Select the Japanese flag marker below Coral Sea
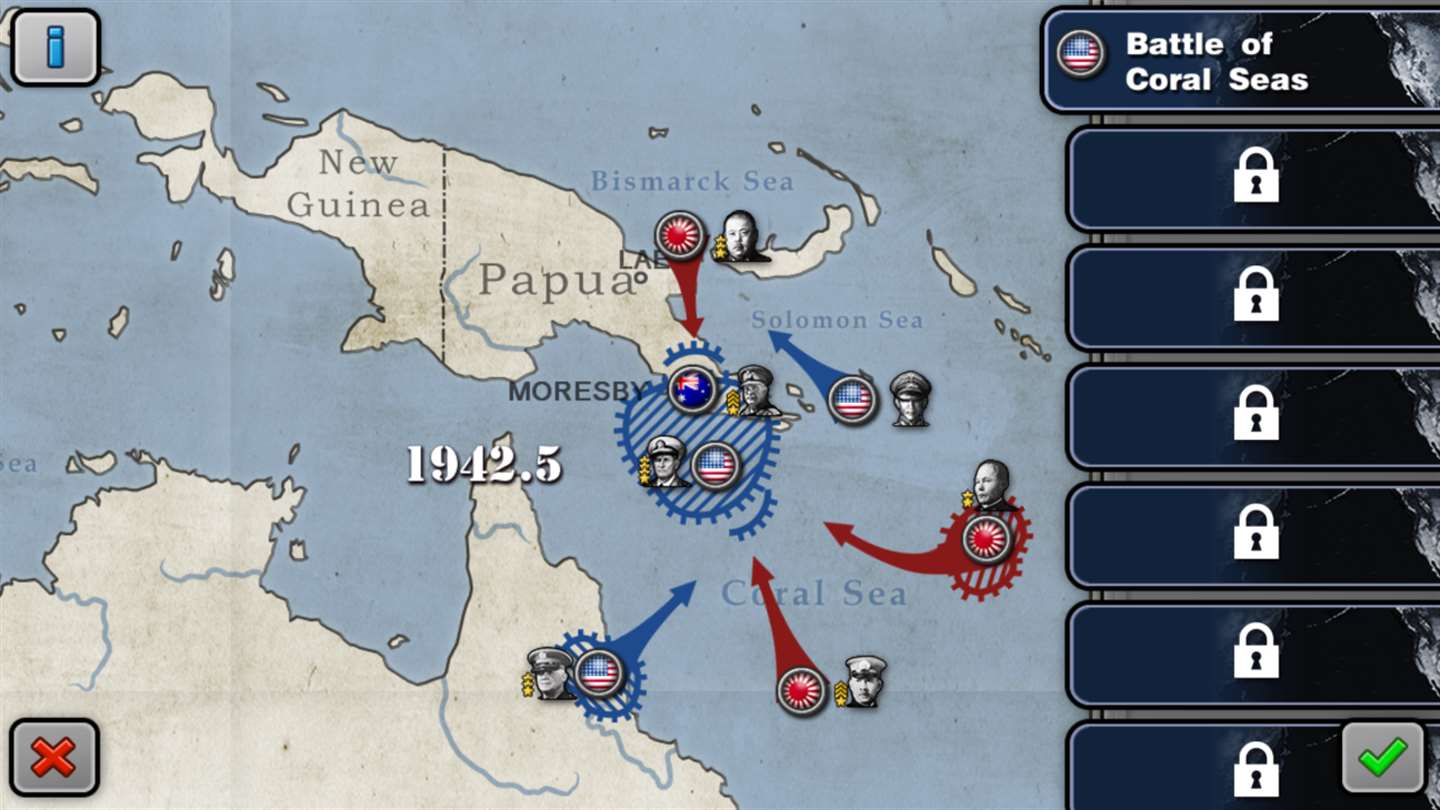This screenshot has height=810, width=1440. 802,691
